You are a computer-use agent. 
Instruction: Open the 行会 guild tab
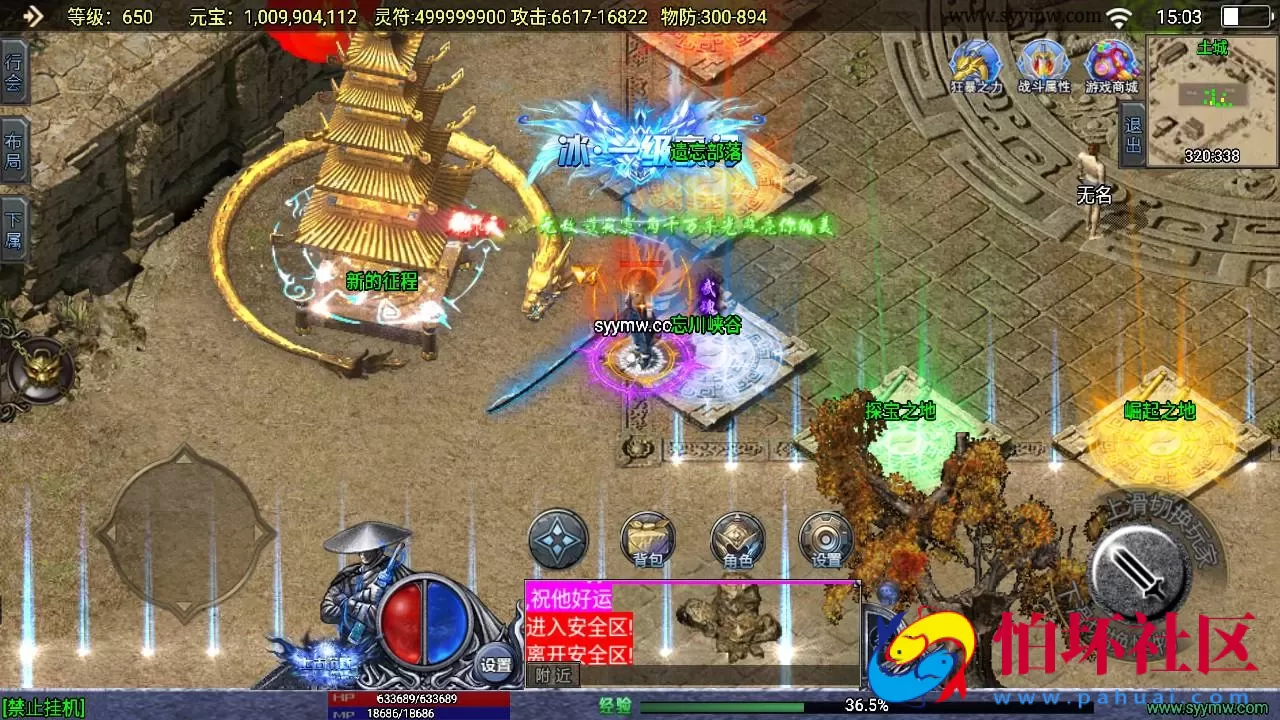coord(13,72)
